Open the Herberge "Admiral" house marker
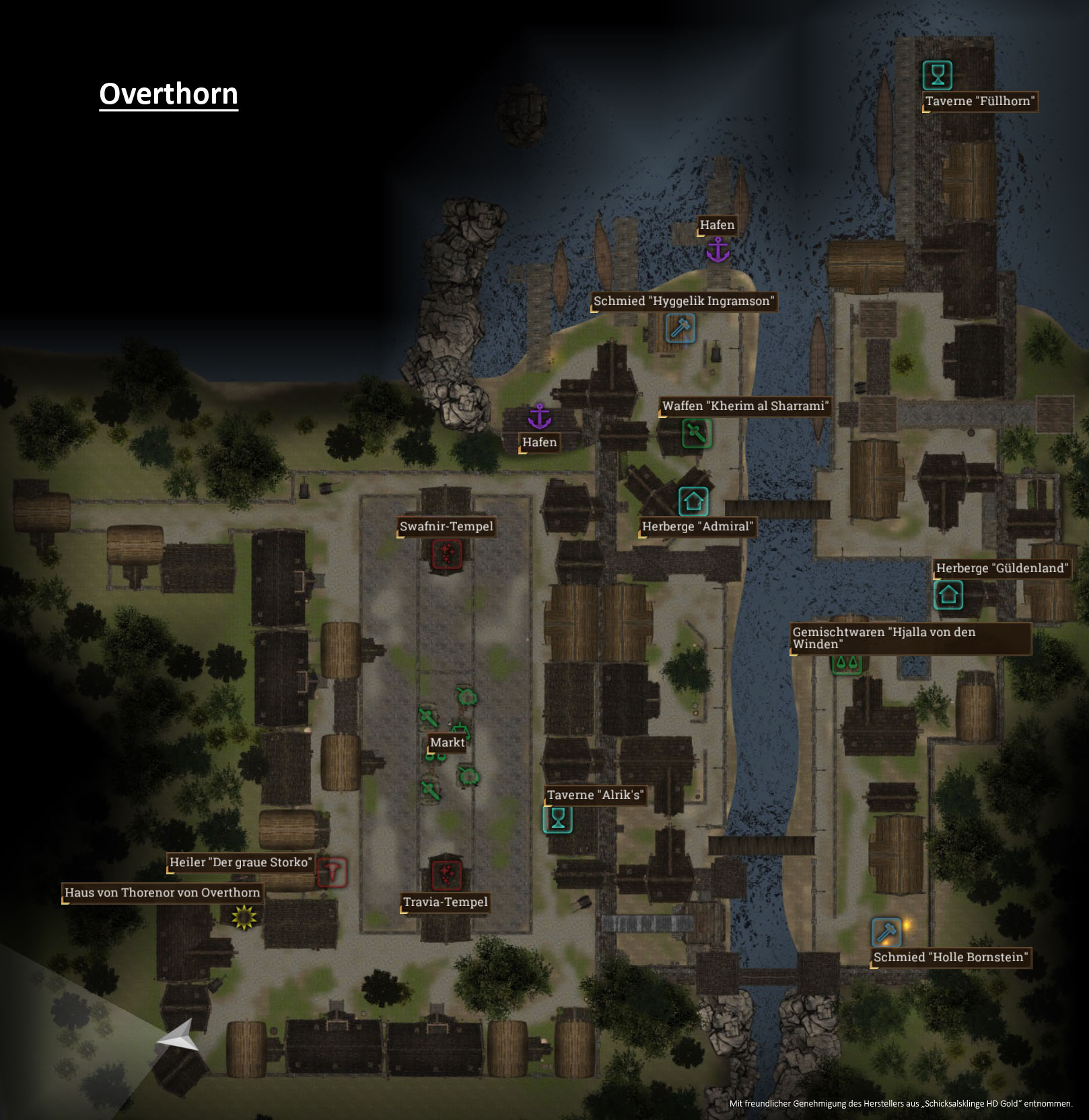1089x1120 pixels. pyautogui.click(x=693, y=501)
